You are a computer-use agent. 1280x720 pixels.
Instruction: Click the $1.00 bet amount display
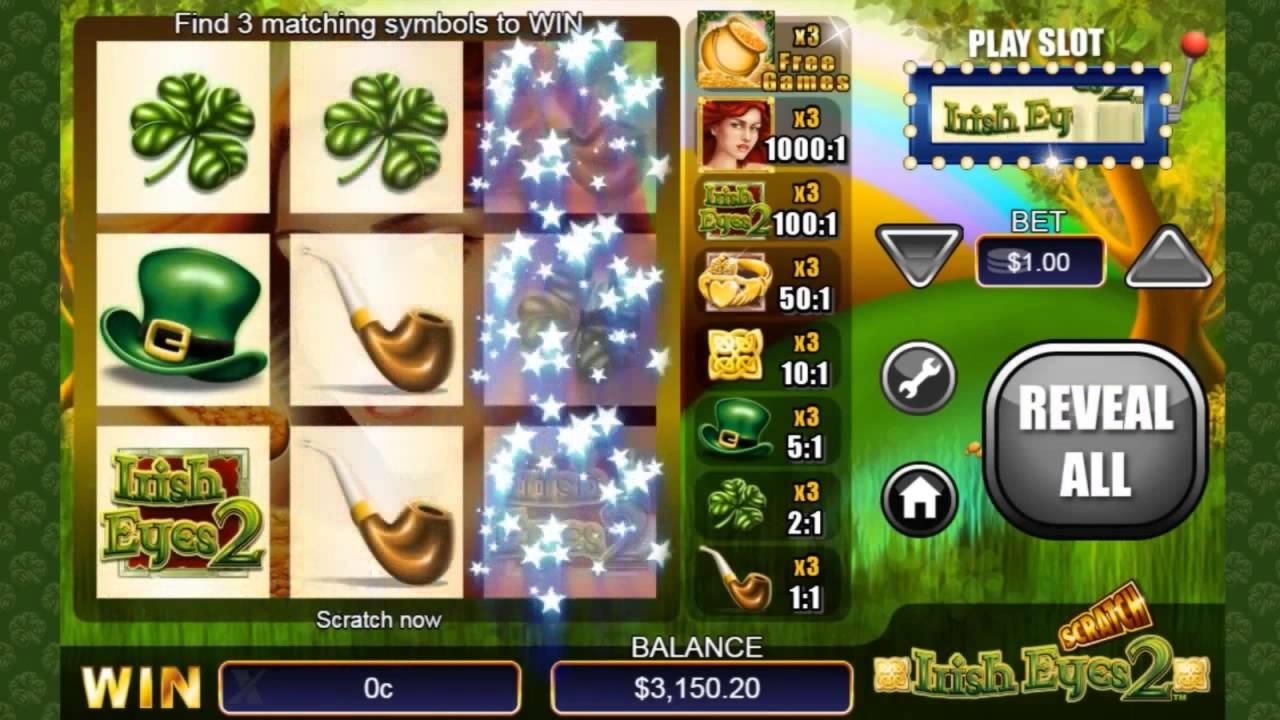pos(1039,261)
